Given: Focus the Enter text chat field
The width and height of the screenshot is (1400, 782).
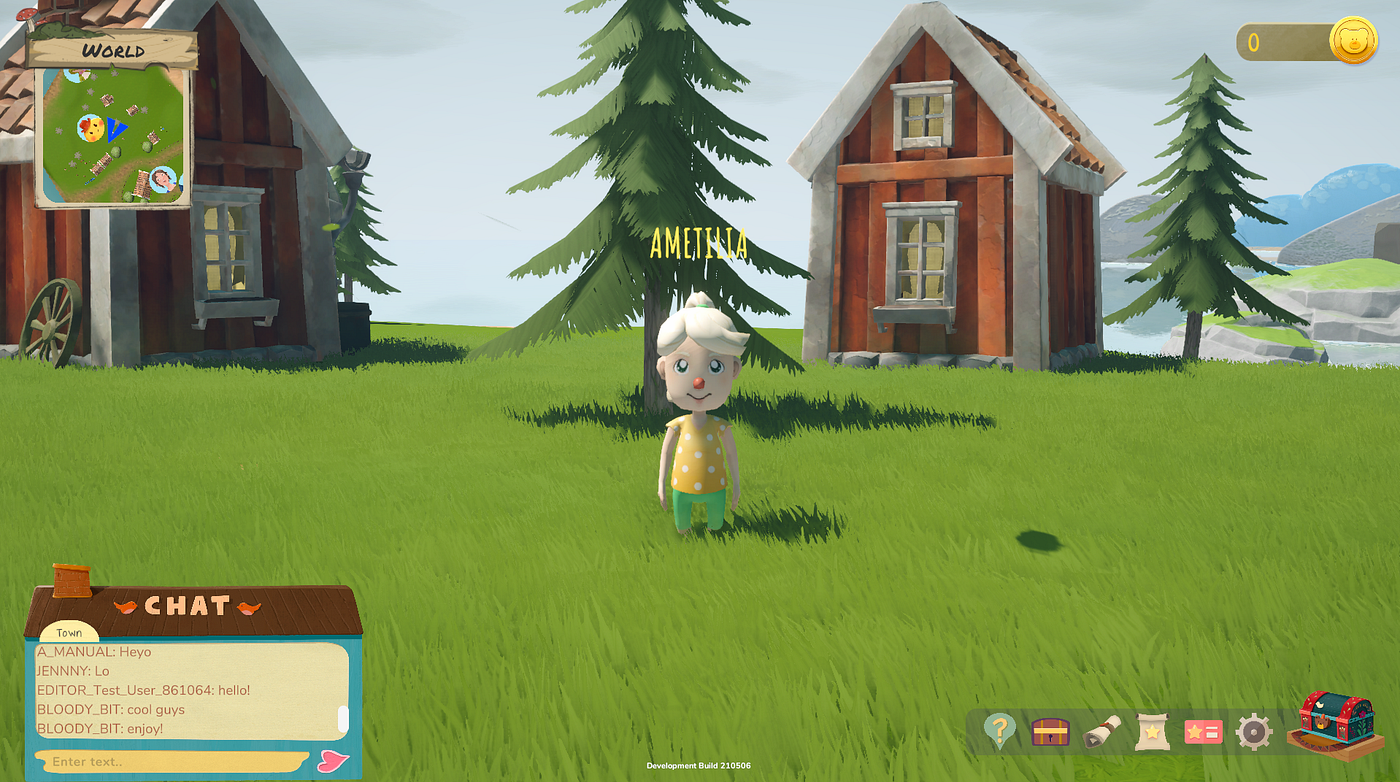Looking at the screenshot, I should tap(170, 761).
